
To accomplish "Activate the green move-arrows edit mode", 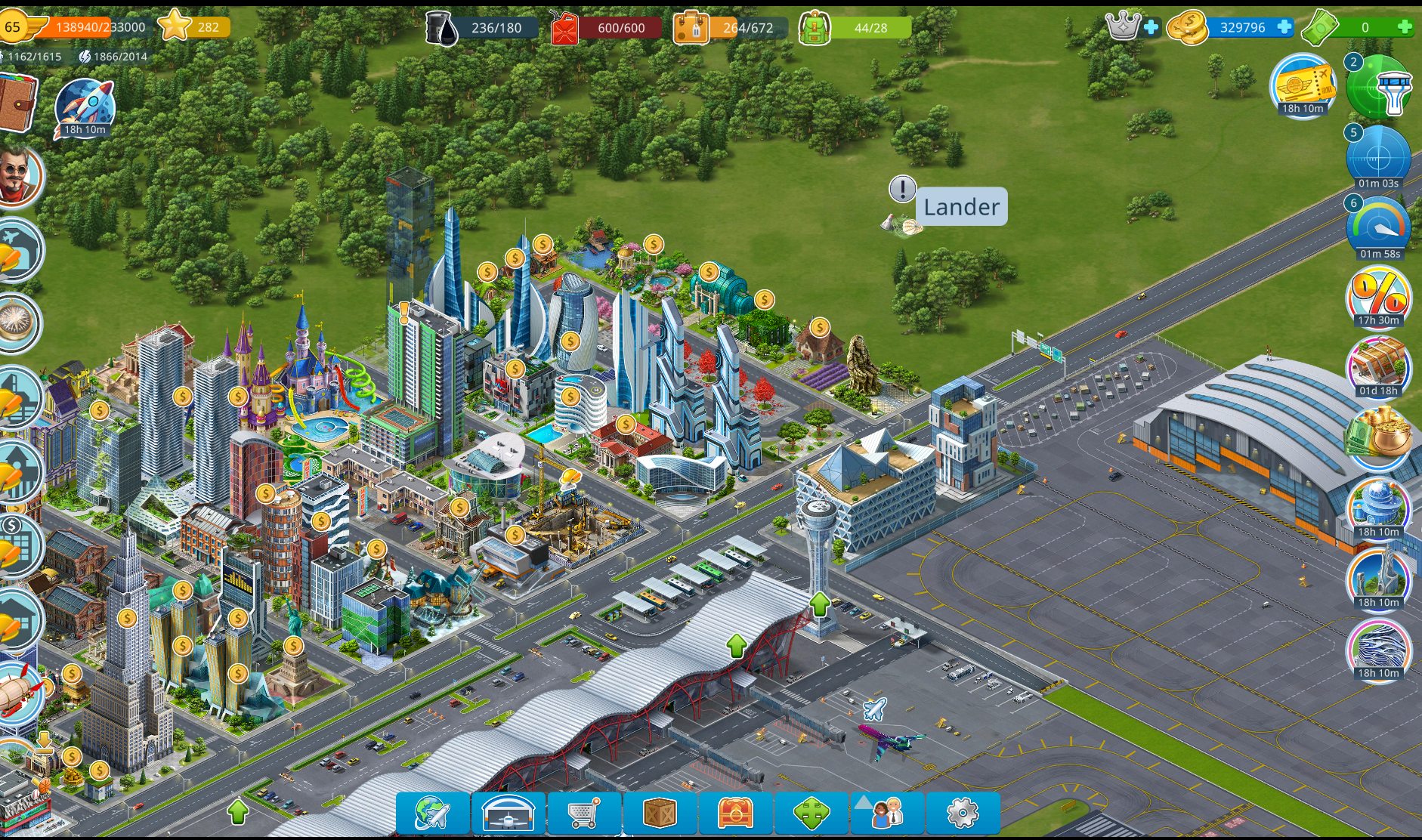I will tap(811, 814).
